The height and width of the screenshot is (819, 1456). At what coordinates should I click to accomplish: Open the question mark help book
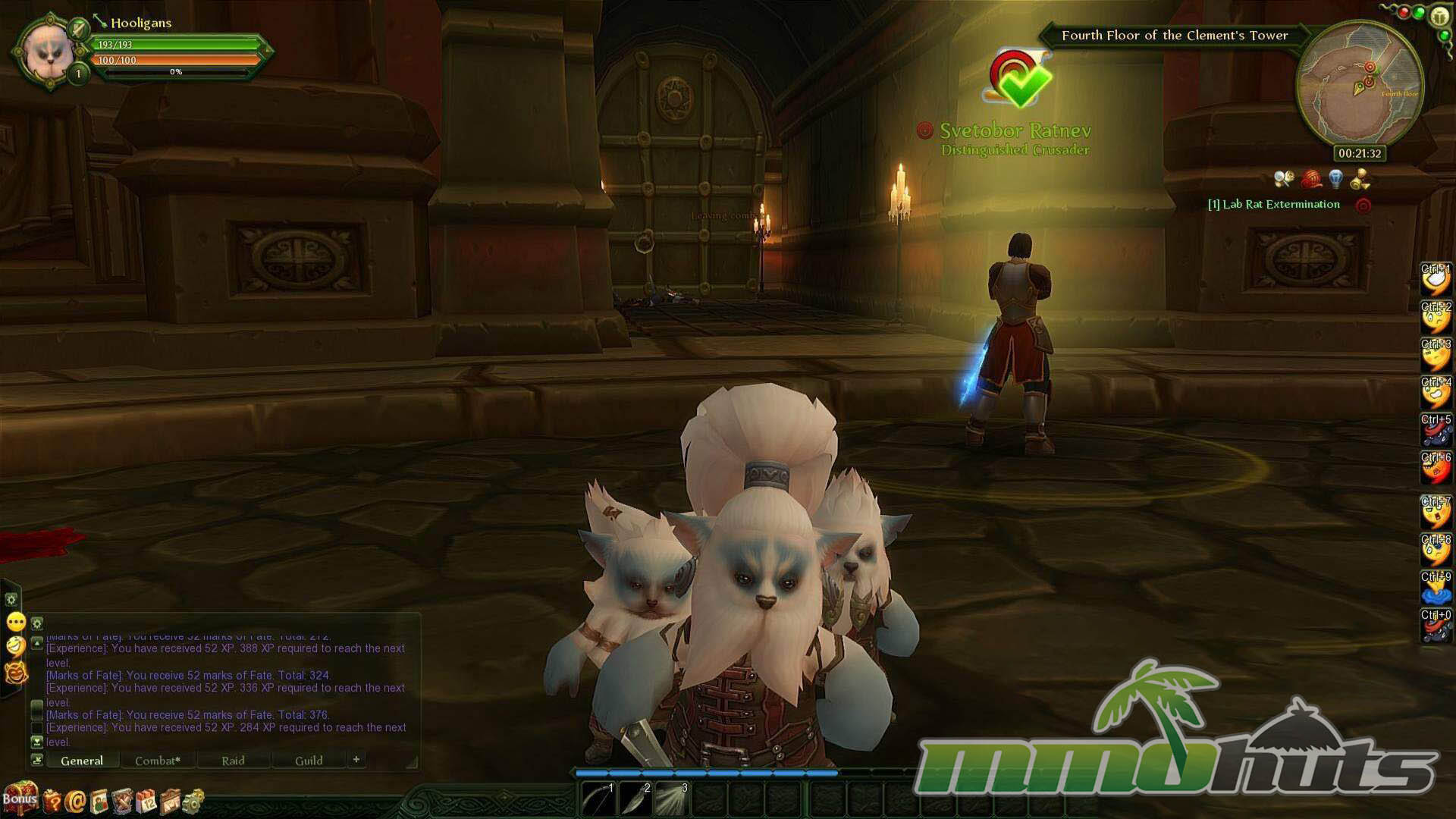pyautogui.click(x=52, y=801)
